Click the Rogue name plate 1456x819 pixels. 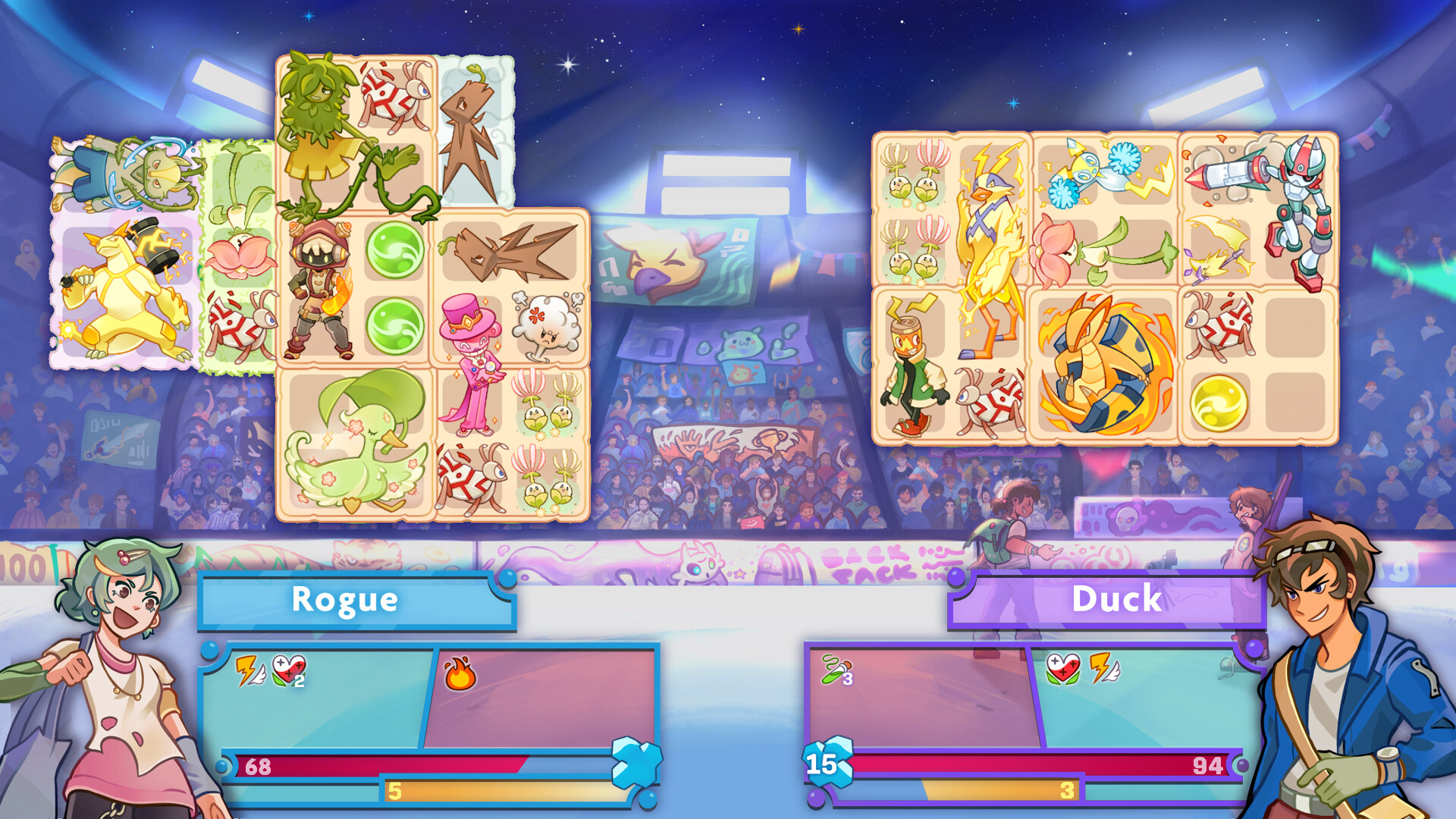coord(345,599)
